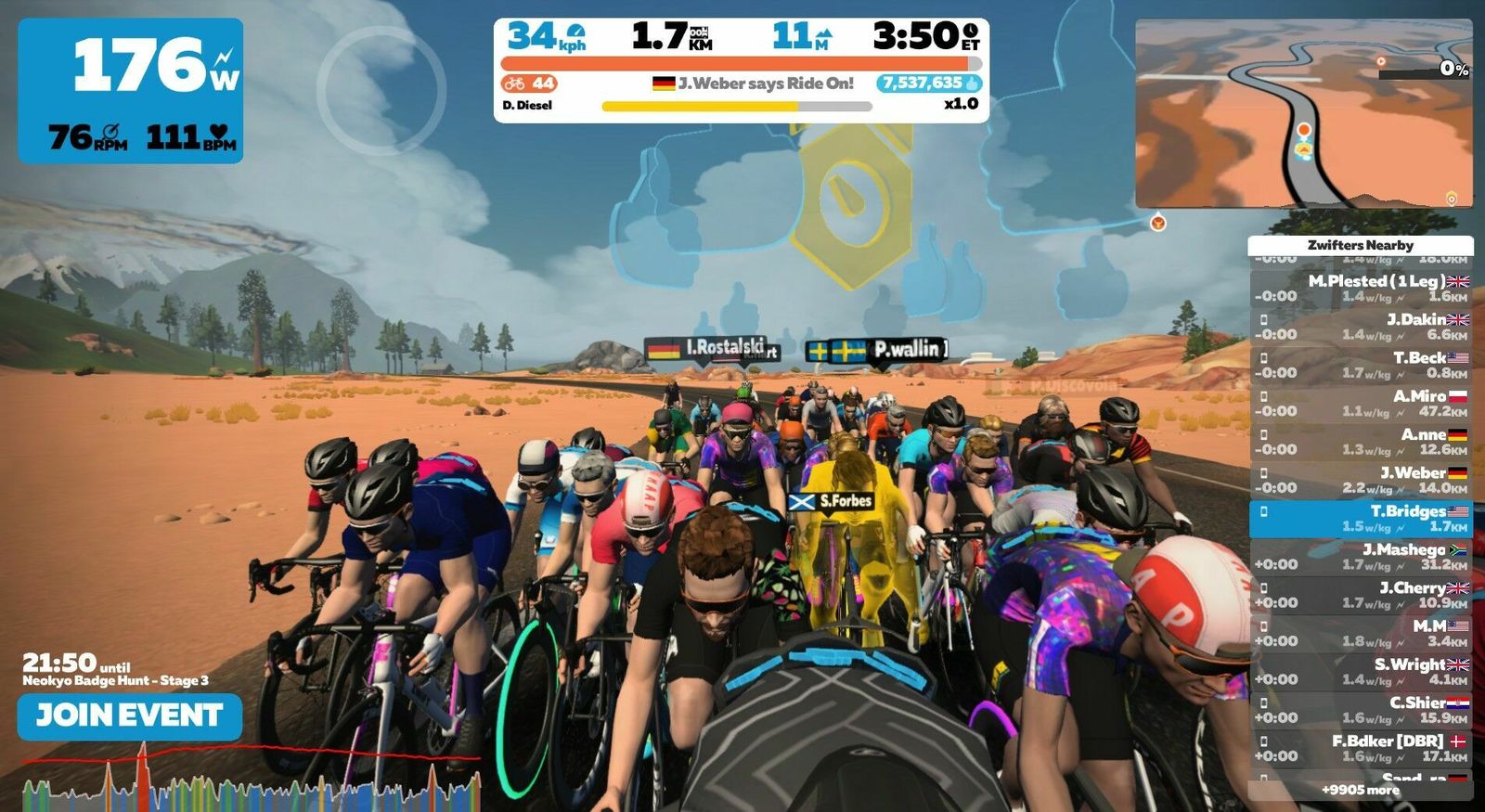
Task: Choose J.Dakin from nearby riders
Action: click(x=1361, y=326)
